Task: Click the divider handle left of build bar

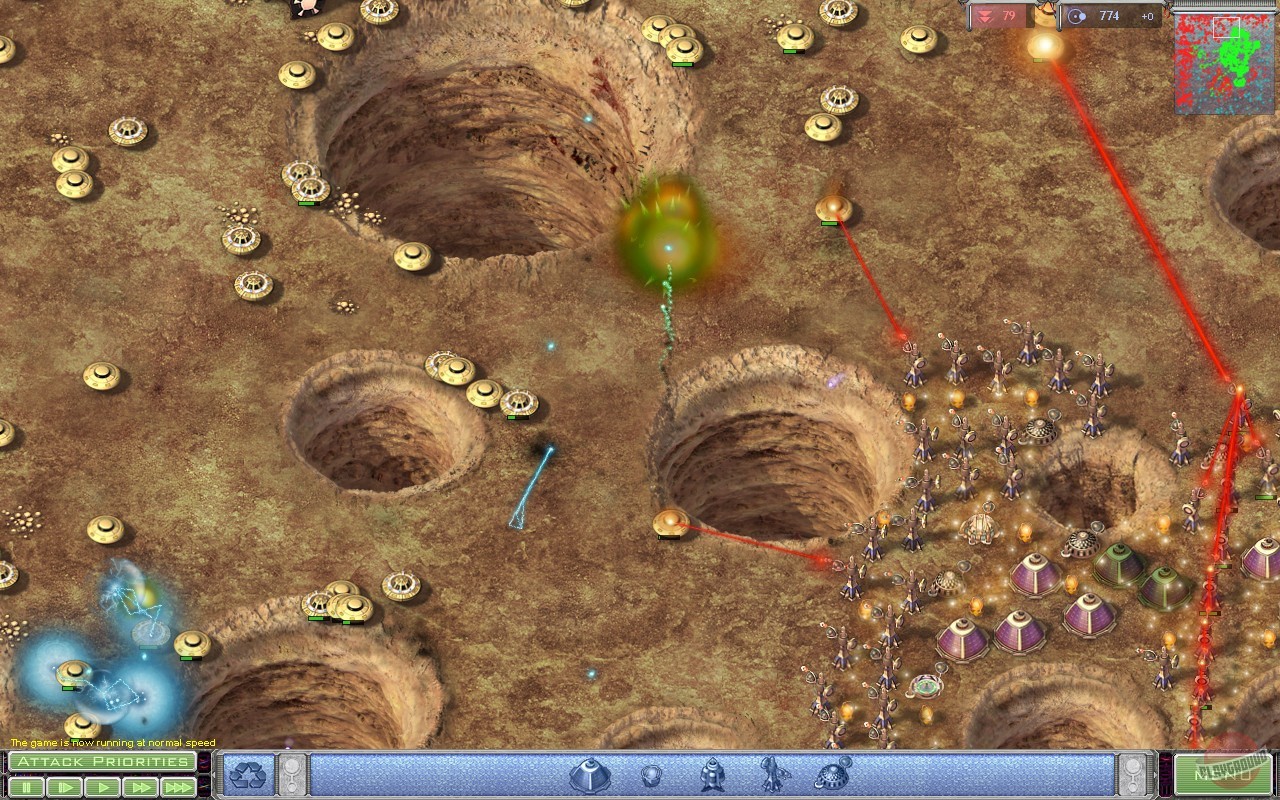Action: coord(293,775)
